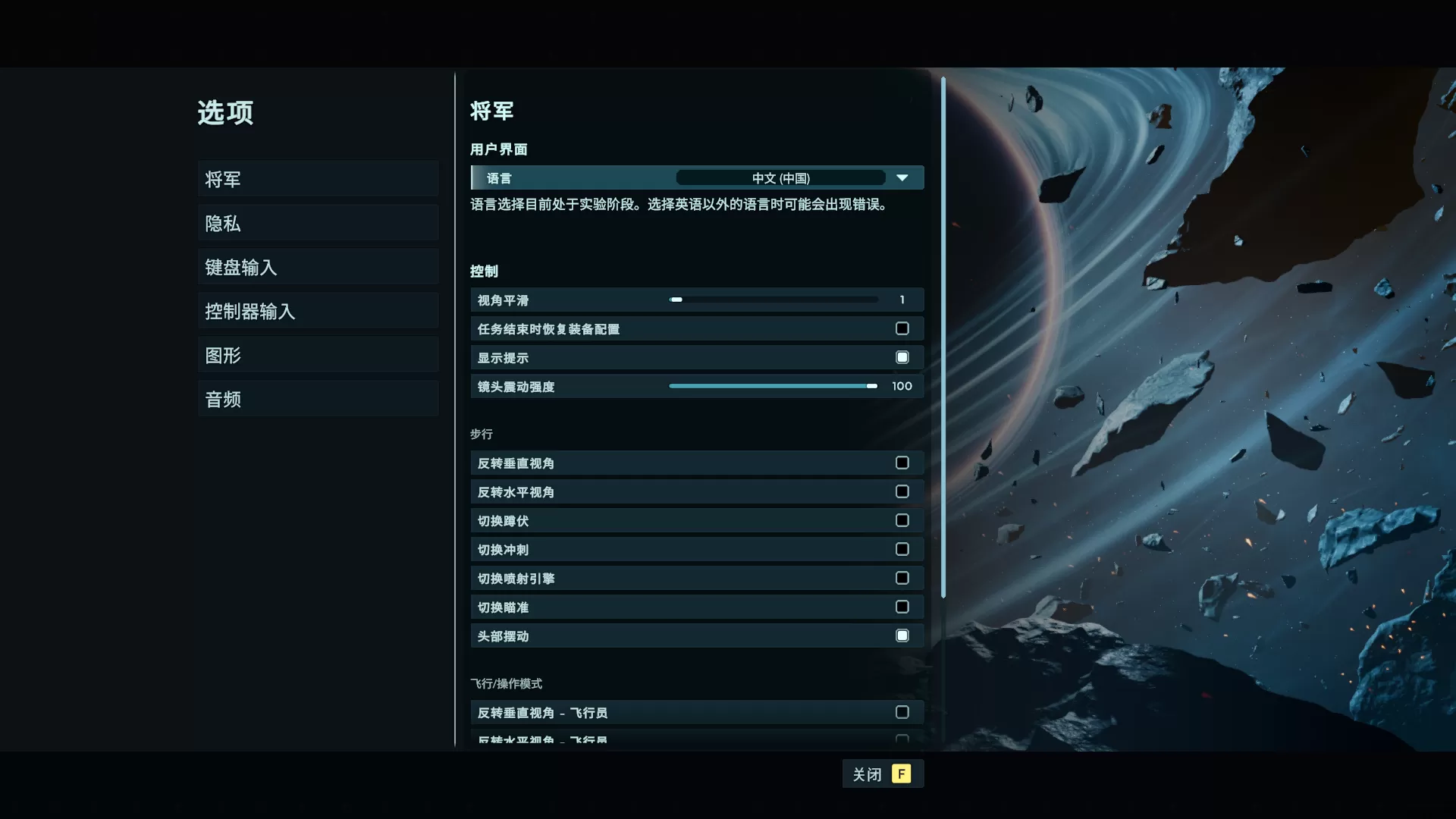Check the 切换蹲伏 option
Viewport: 1456px width, 819px height.
(x=902, y=521)
